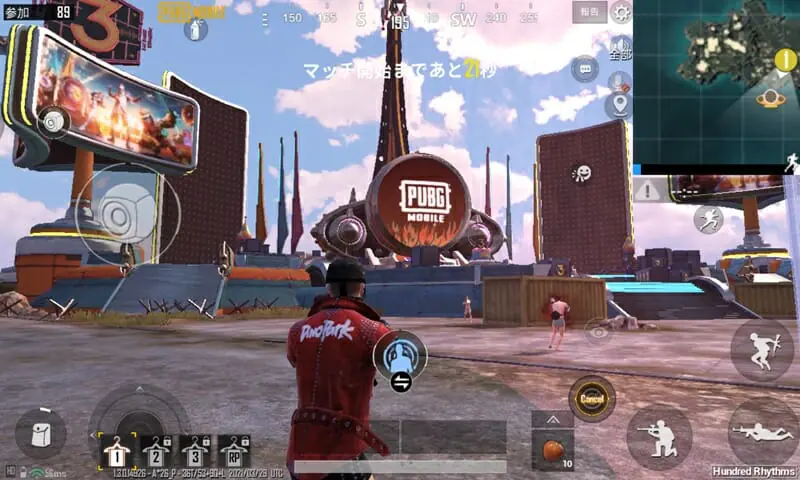Open the emote smiley button
This screenshot has height=480, width=800.
coord(582,173)
